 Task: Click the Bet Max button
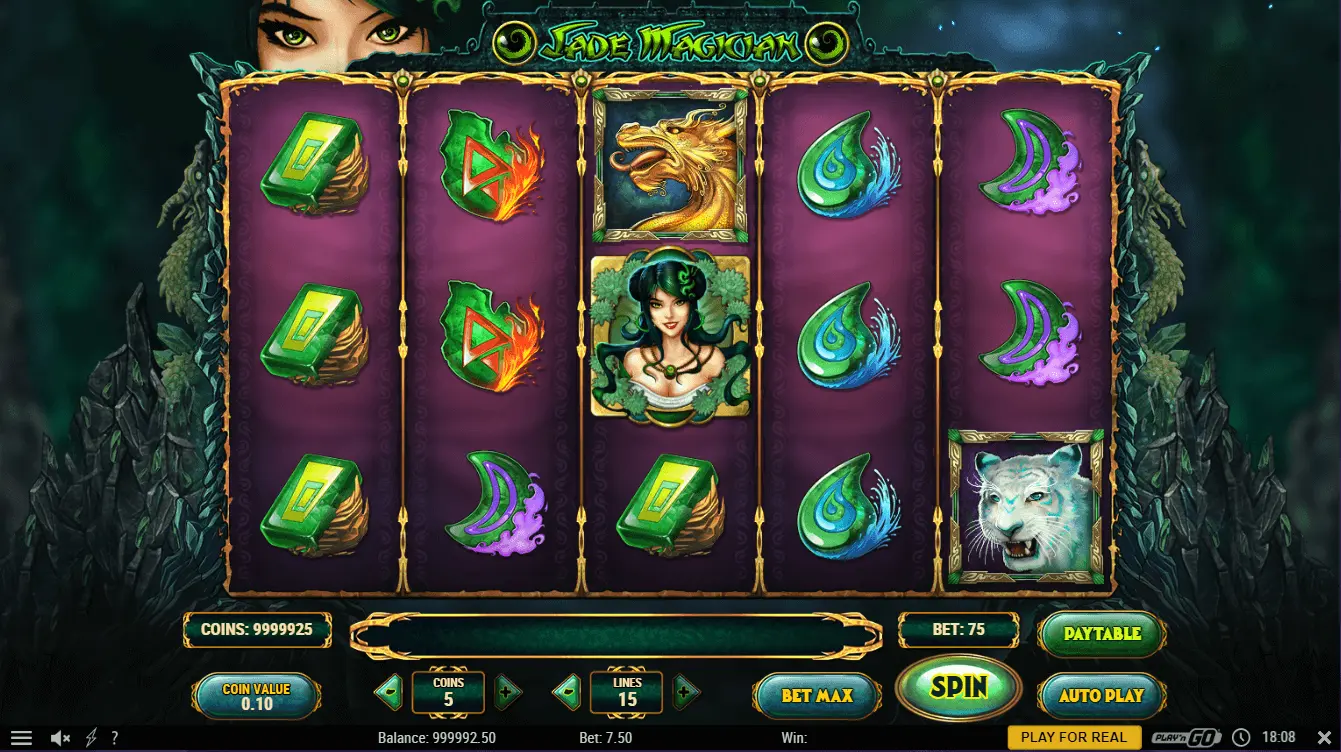coord(817,695)
